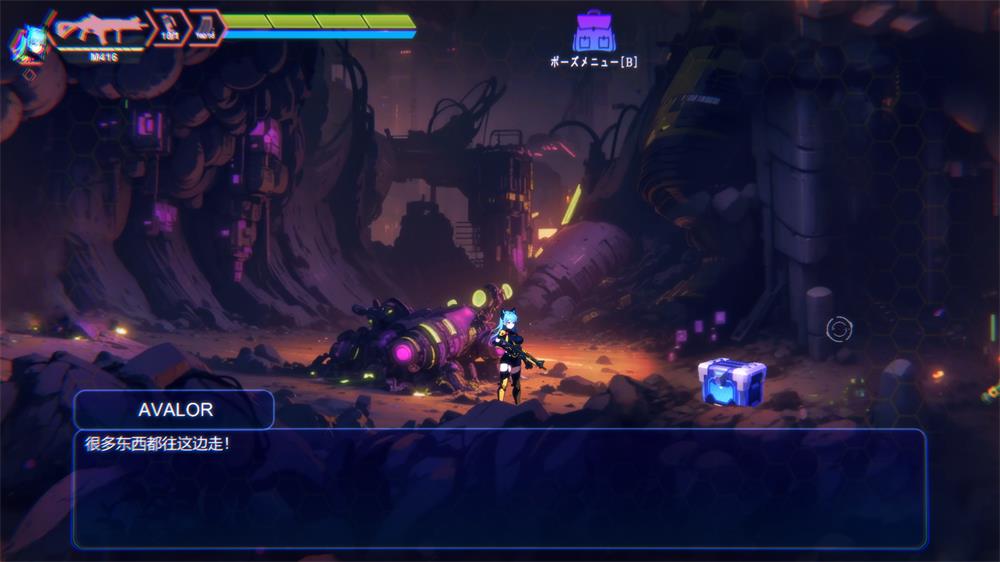Advance the AVALOR dialogue box
The height and width of the screenshot is (562, 1000).
point(498,488)
